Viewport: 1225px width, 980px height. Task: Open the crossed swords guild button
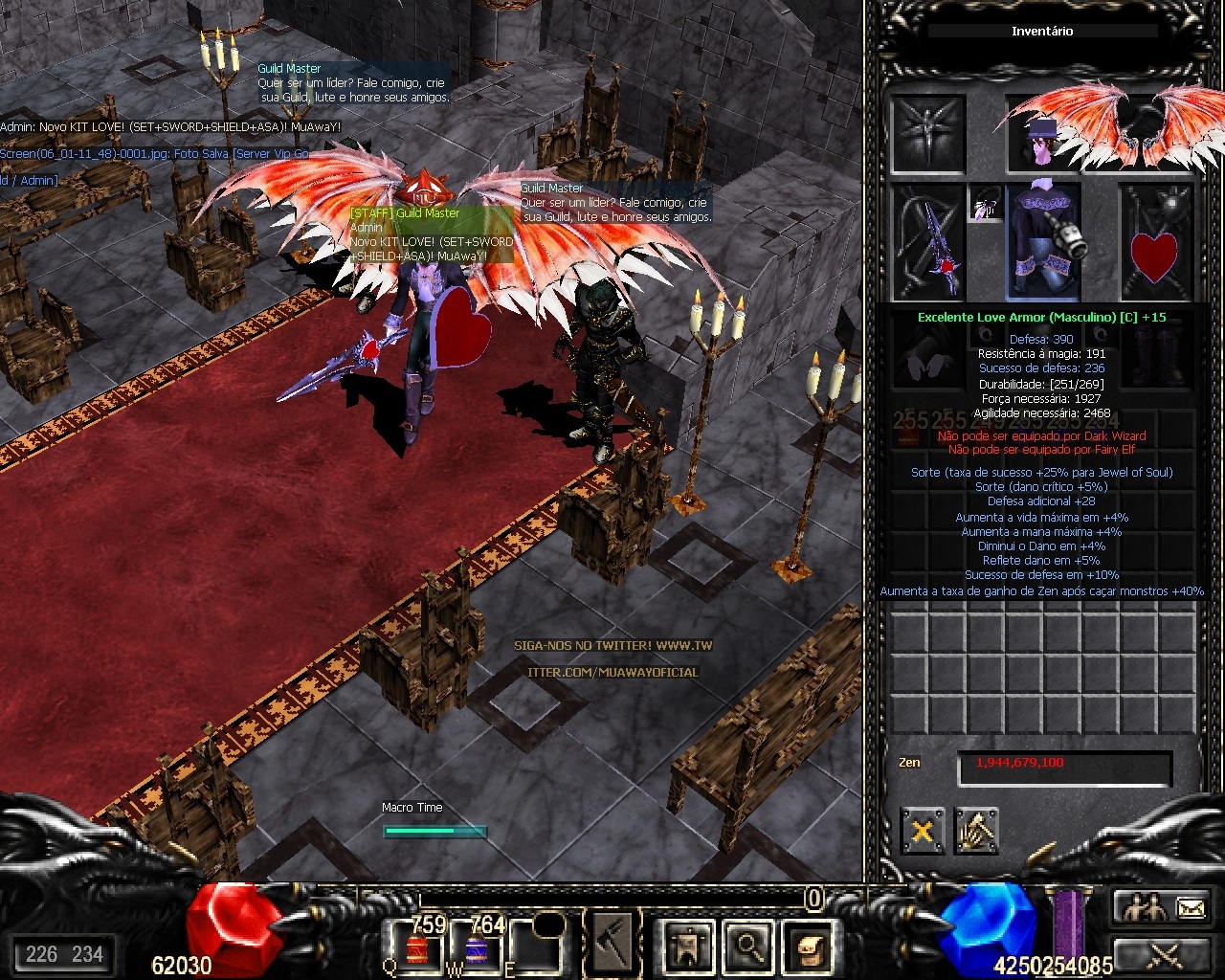[x=1163, y=954]
